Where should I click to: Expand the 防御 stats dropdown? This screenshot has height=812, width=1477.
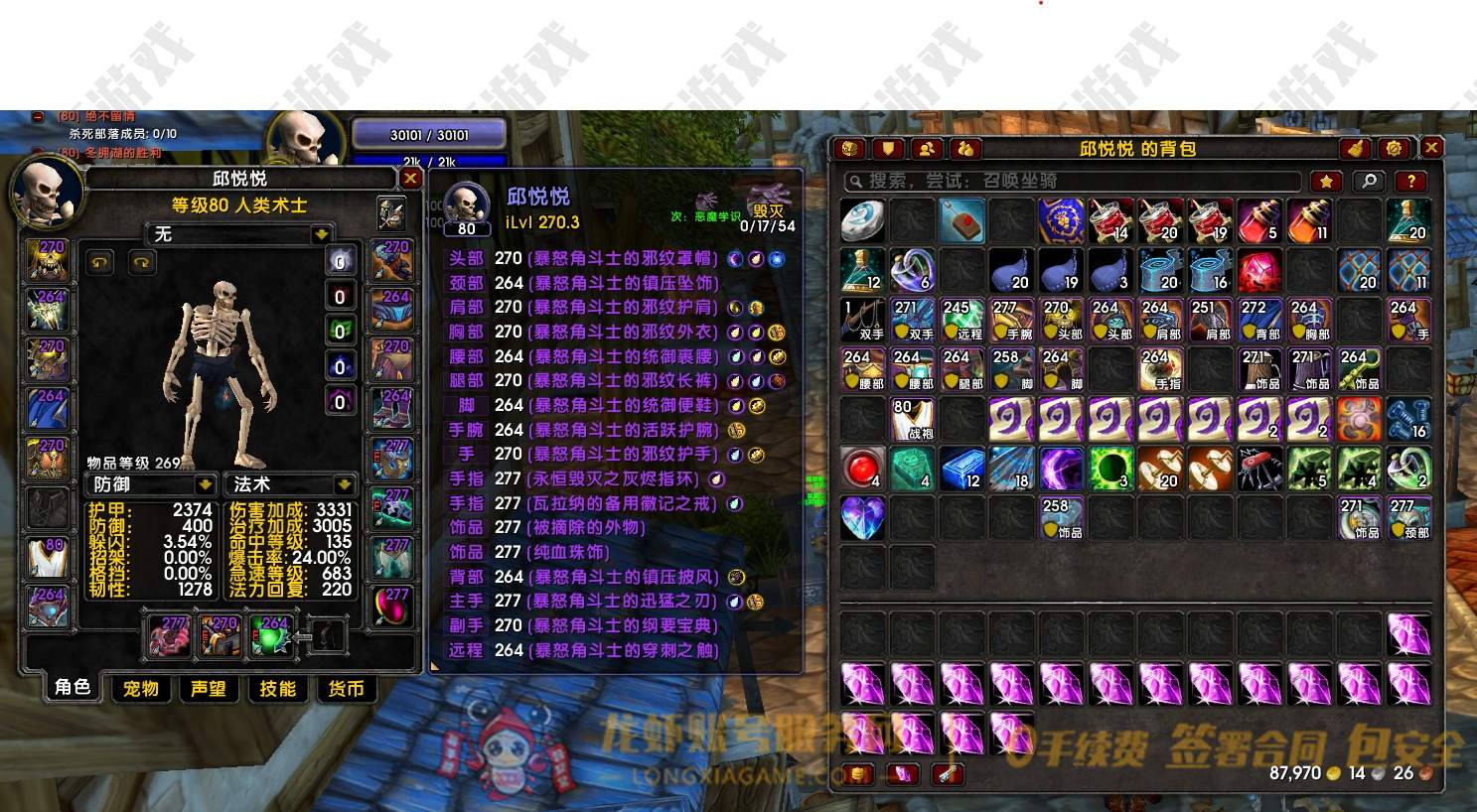pyautogui.click(x=206, y=484)
